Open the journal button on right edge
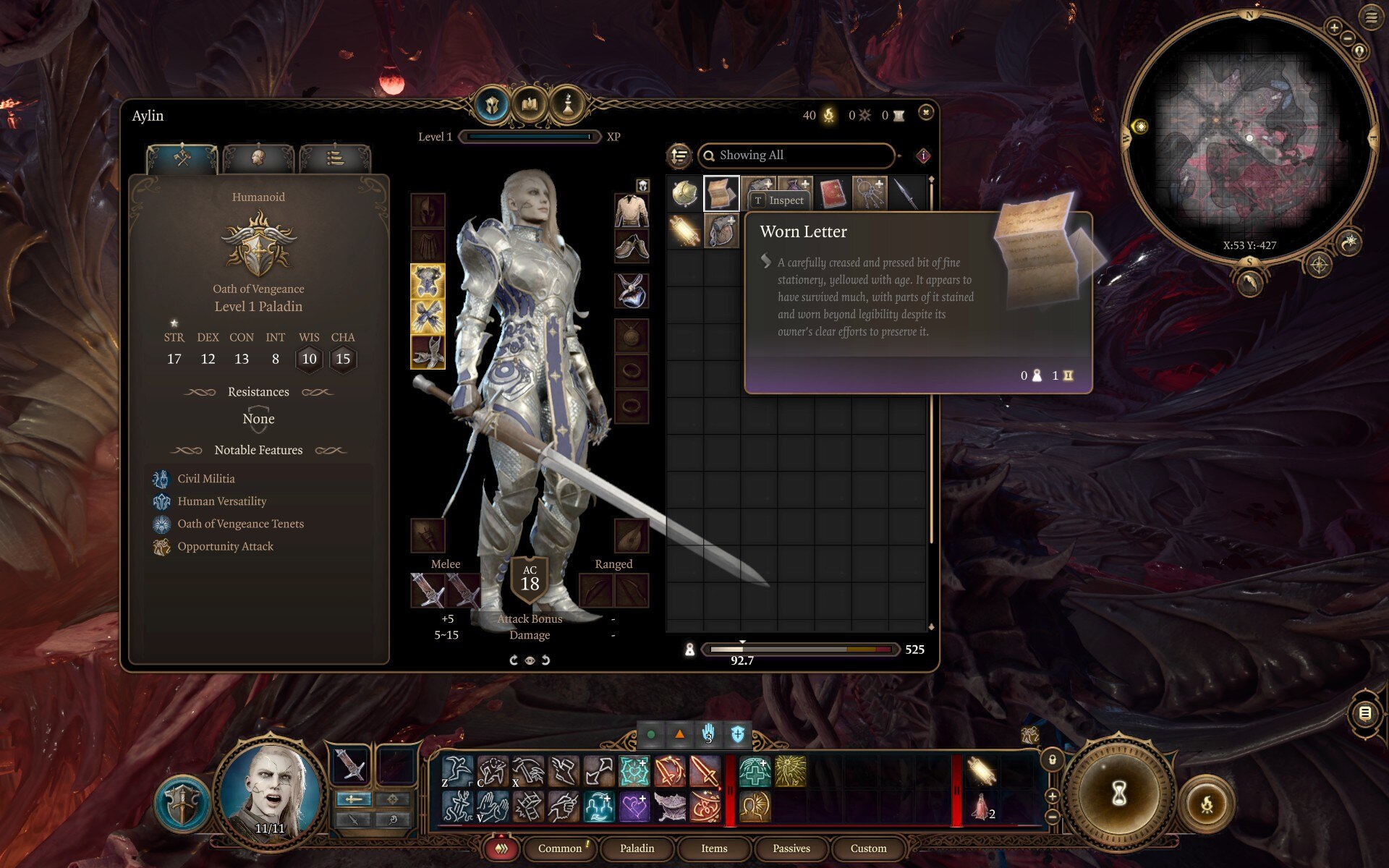 pos(1364,713)
